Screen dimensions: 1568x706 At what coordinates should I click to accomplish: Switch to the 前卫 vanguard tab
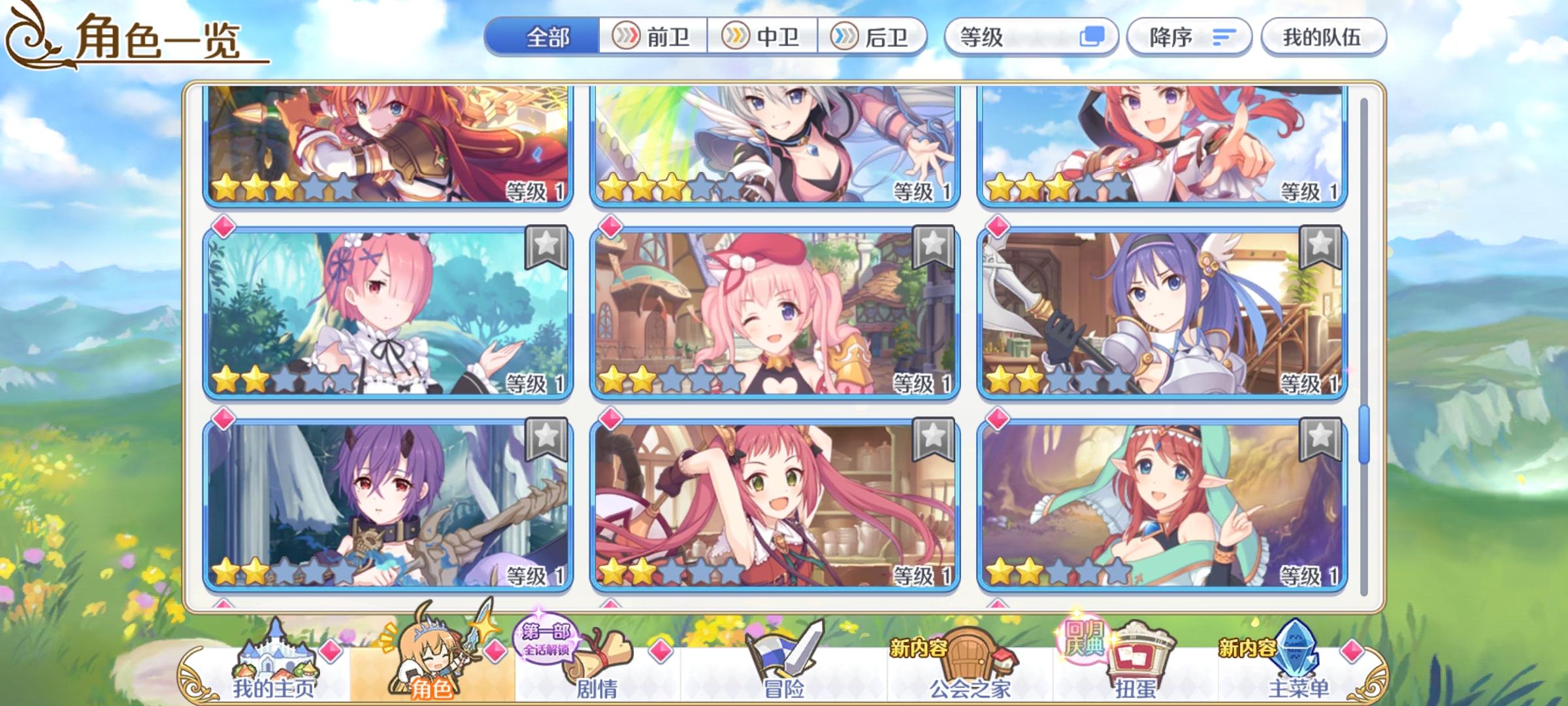pyautogui.click(x=653, y=37)
